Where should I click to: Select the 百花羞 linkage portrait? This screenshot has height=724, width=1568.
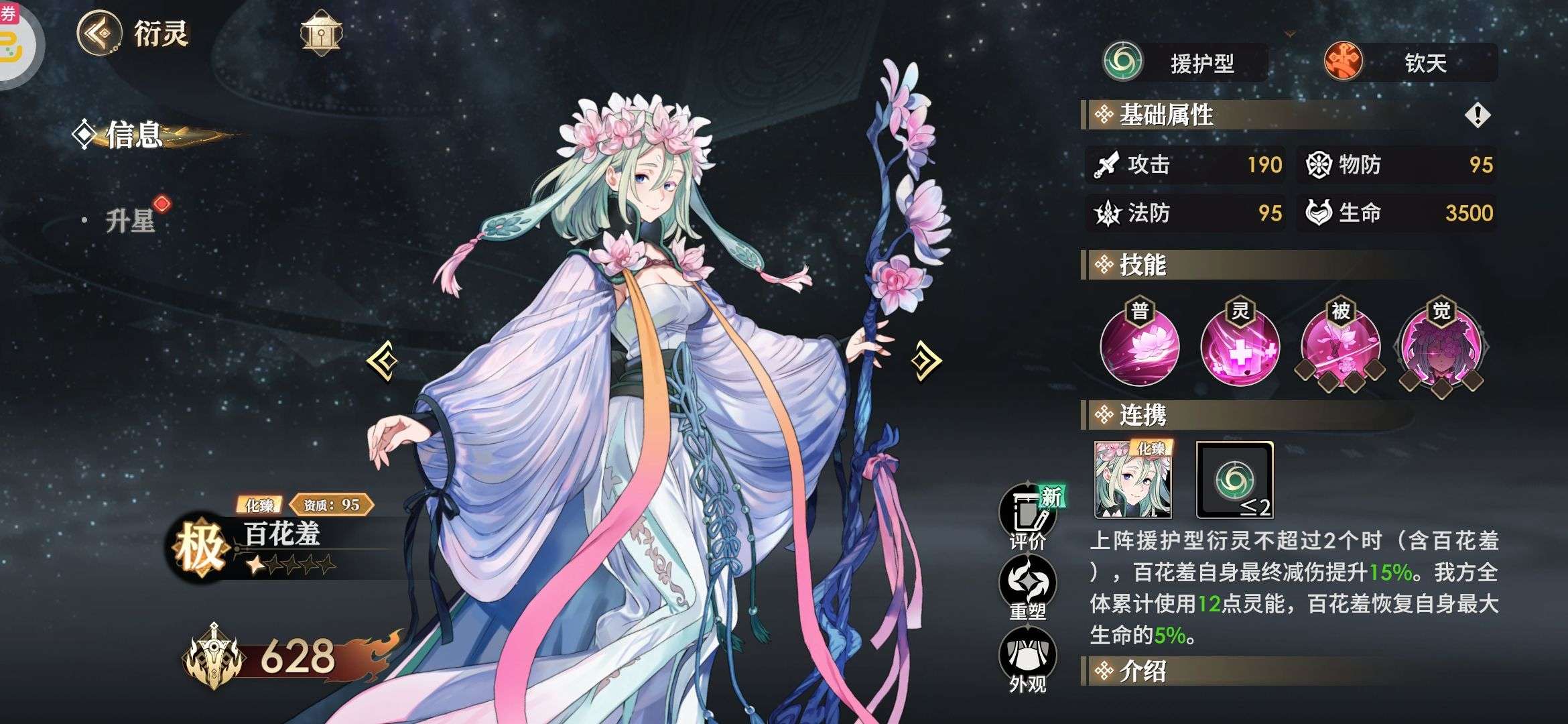pyautogui.click(x=1132, y=479)
